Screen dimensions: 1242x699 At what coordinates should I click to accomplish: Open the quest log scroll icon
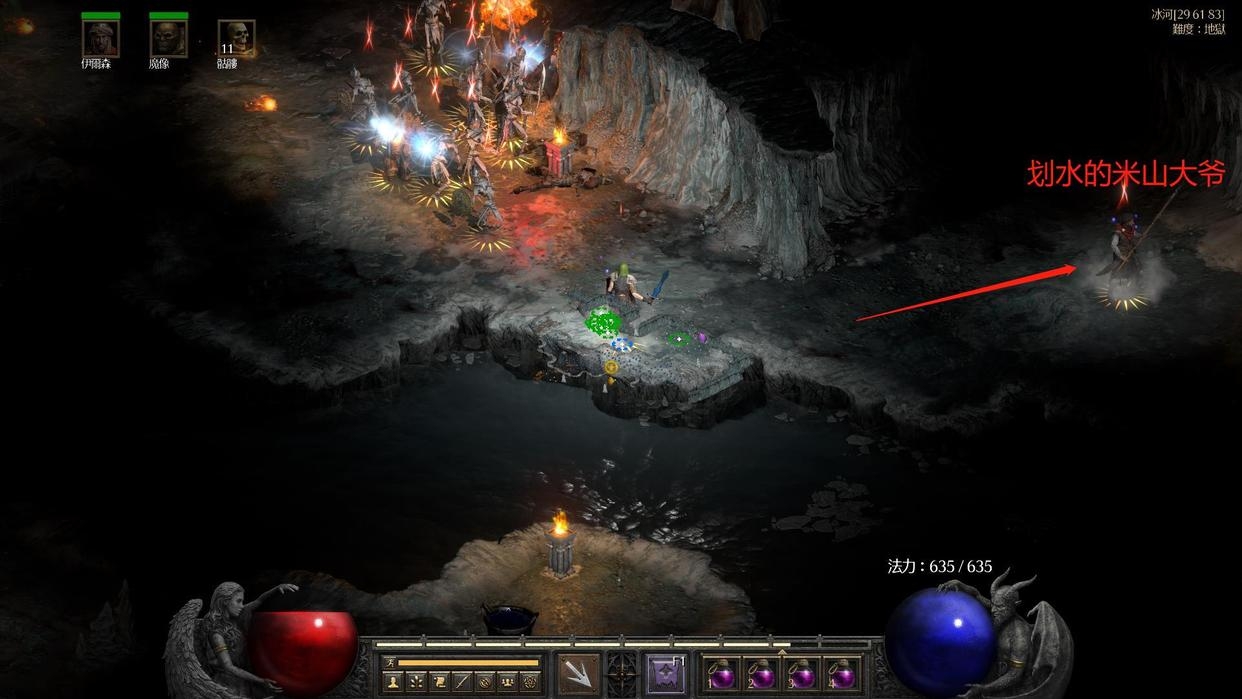[x=438, y=682]
